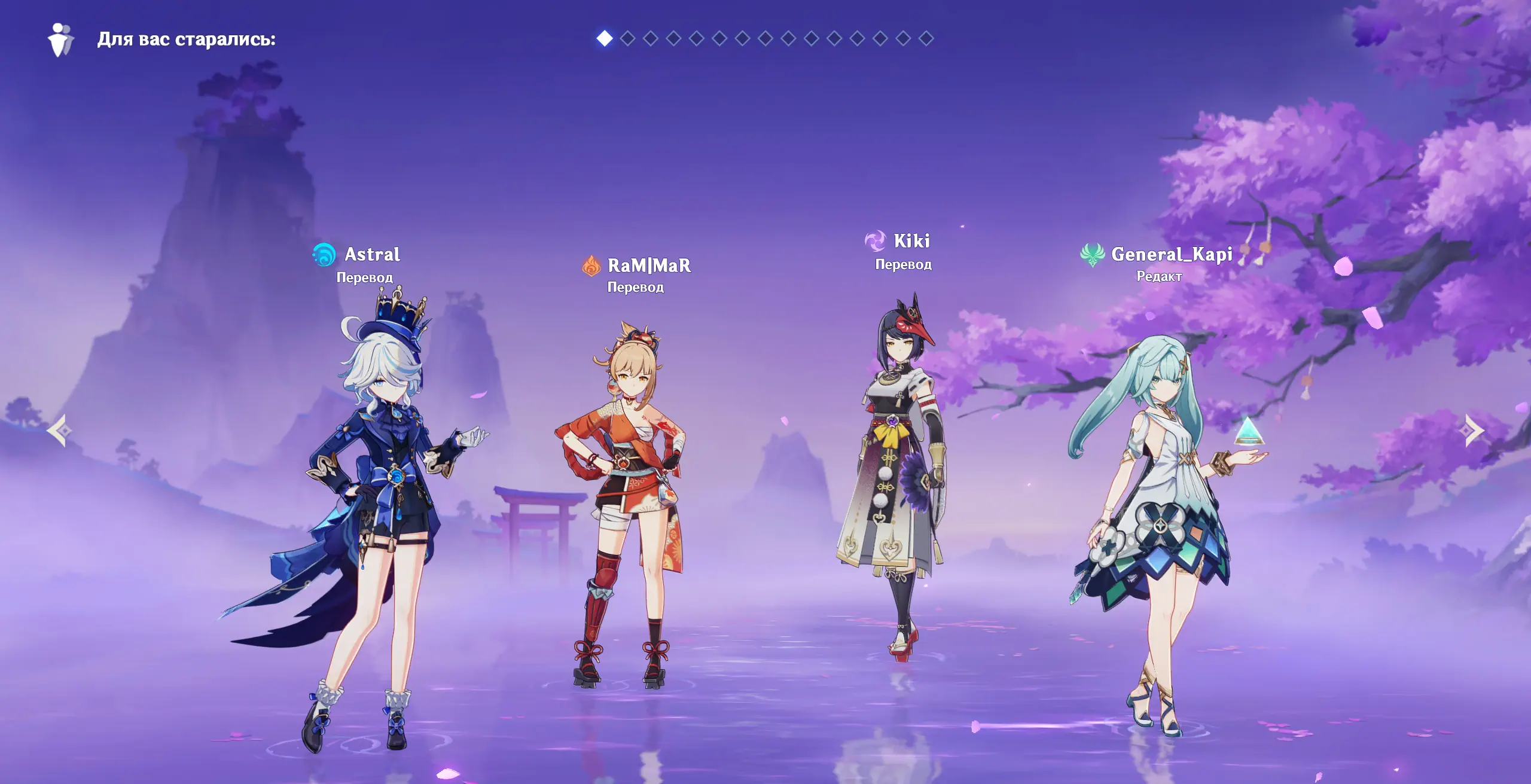The image size is (1531, 784).
Task: Select Kiki's name label
Action: tap(911, 241)
